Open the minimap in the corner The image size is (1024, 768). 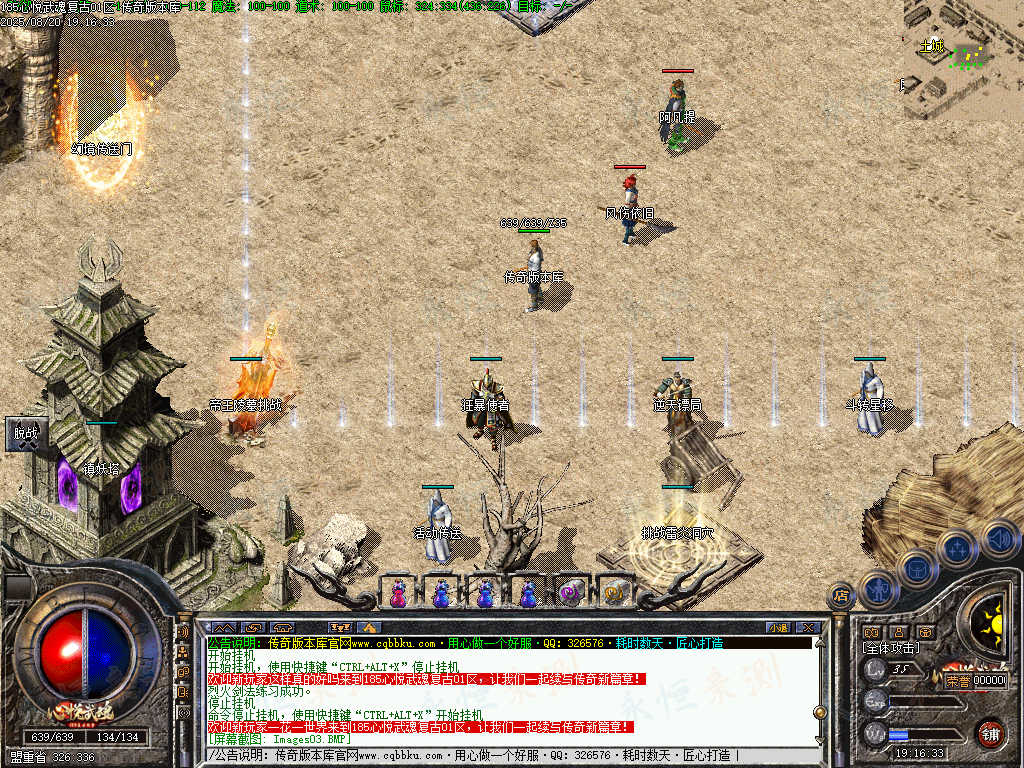pos(963,59)
